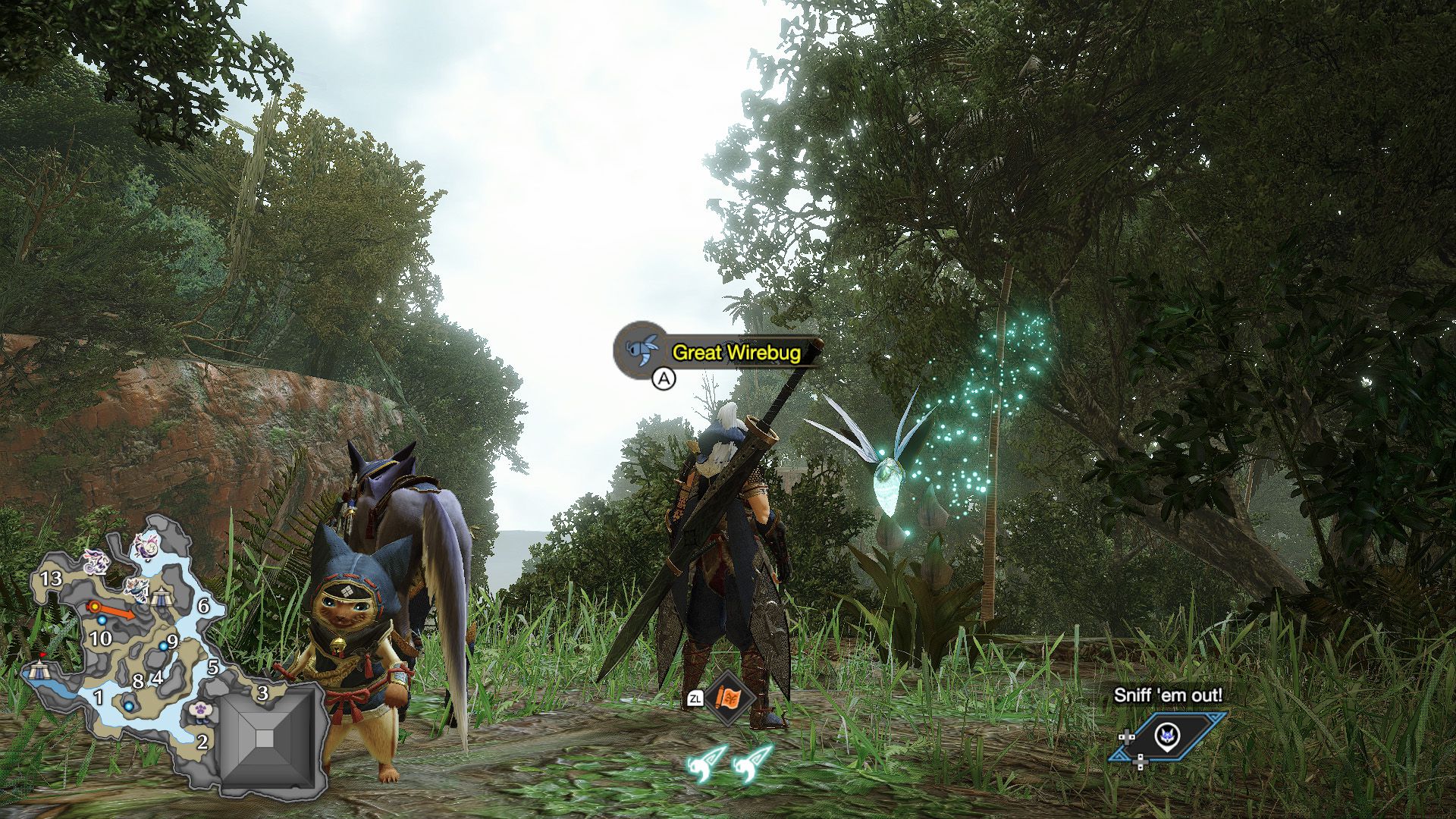Activate the Sniff 'em out action icon
The width and height of the screenshot is (1456, 819).
click(x=1166, y=736)
